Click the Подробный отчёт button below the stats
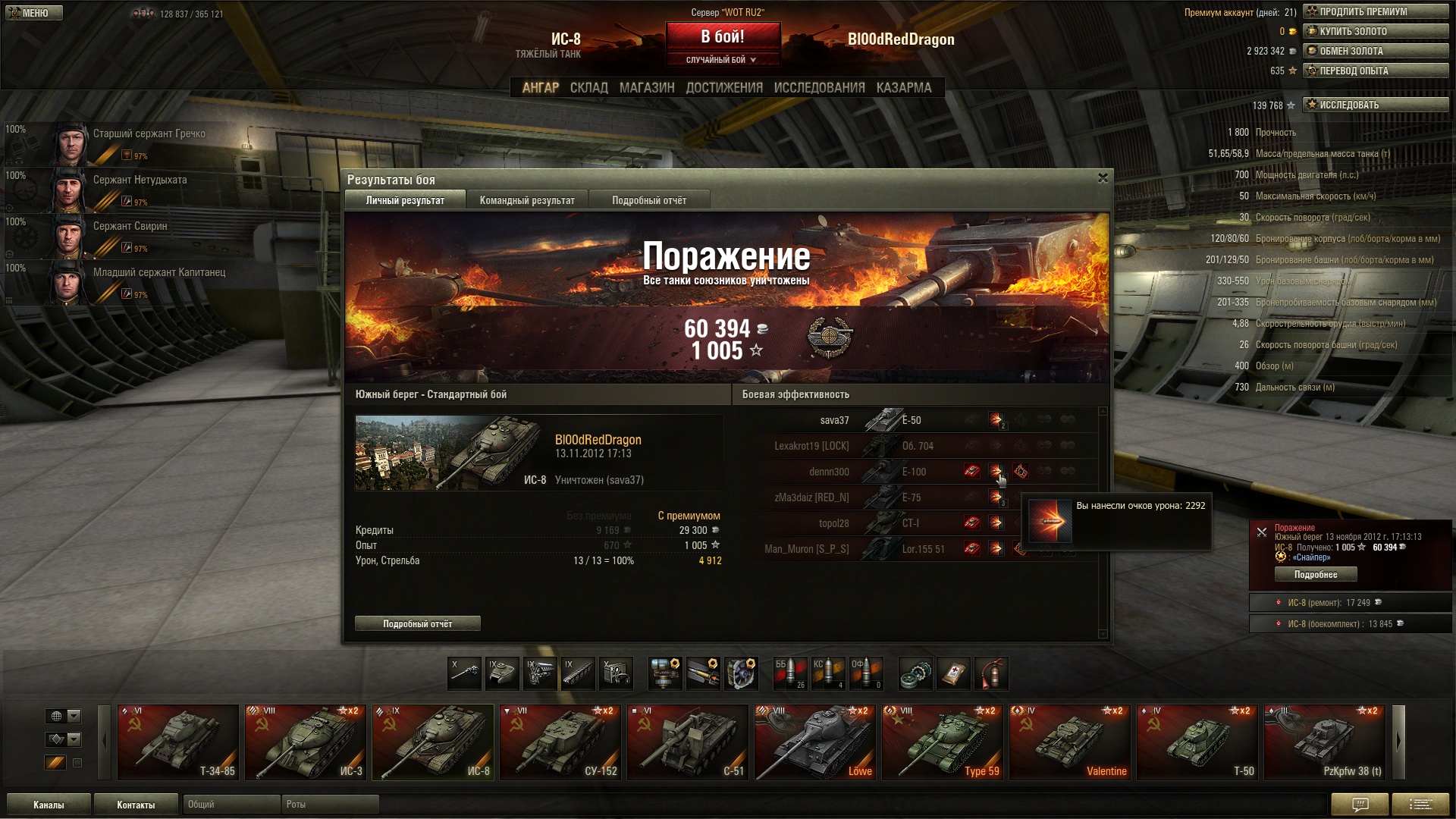 [417, 624]
